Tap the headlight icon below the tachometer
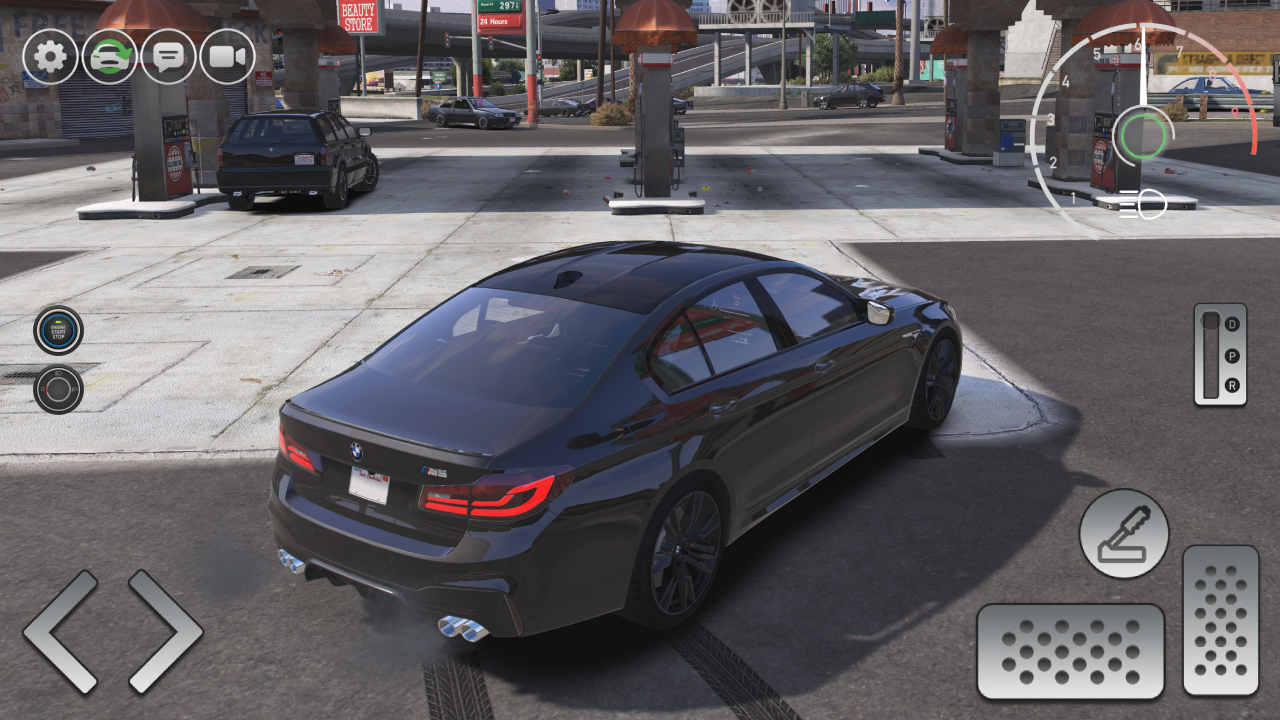 point(1142,204)
